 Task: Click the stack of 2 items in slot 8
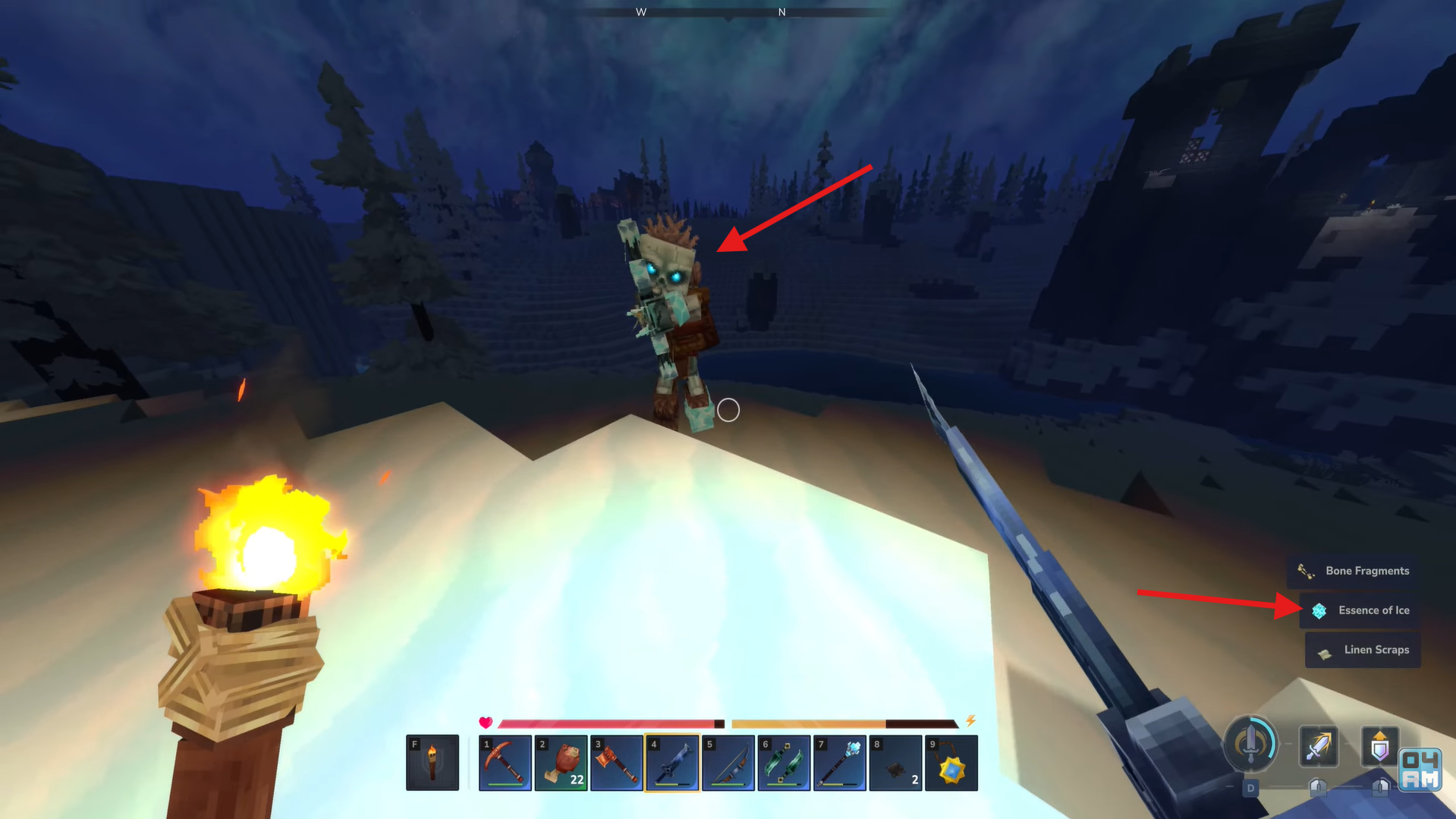click(895, 762)
